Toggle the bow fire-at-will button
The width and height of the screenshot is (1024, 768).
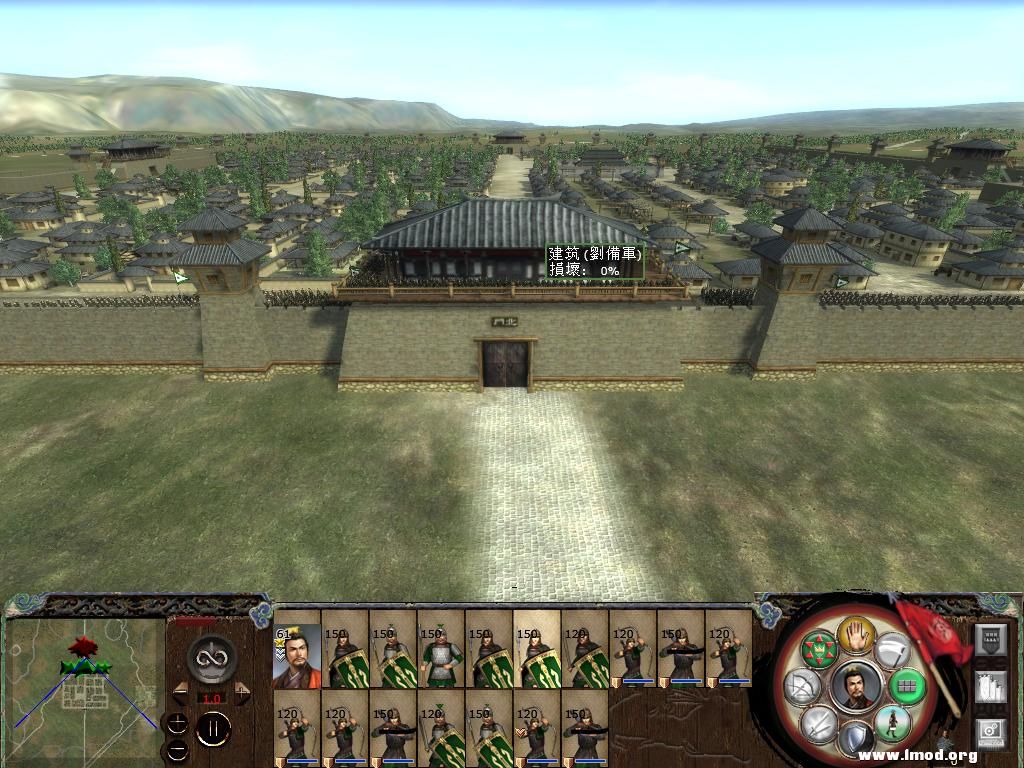pos(804,686)
